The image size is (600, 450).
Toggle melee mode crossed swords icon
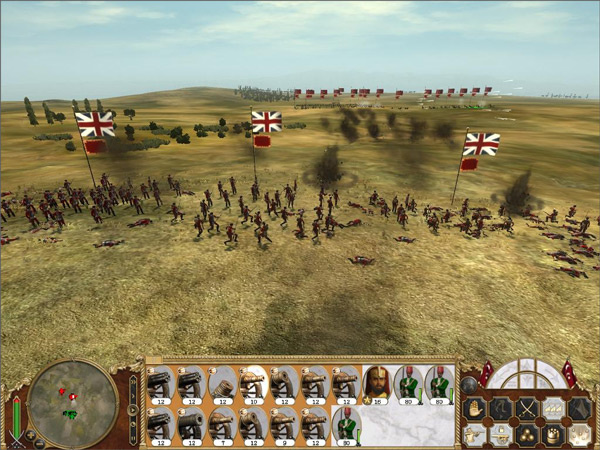526,408
